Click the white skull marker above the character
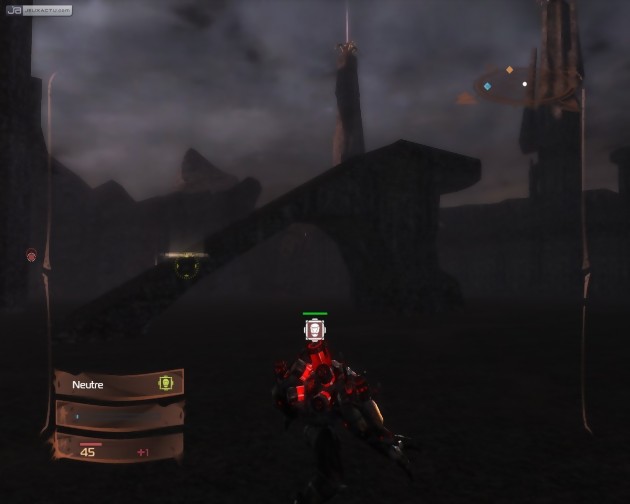630x504 pixels. [315, 329]
